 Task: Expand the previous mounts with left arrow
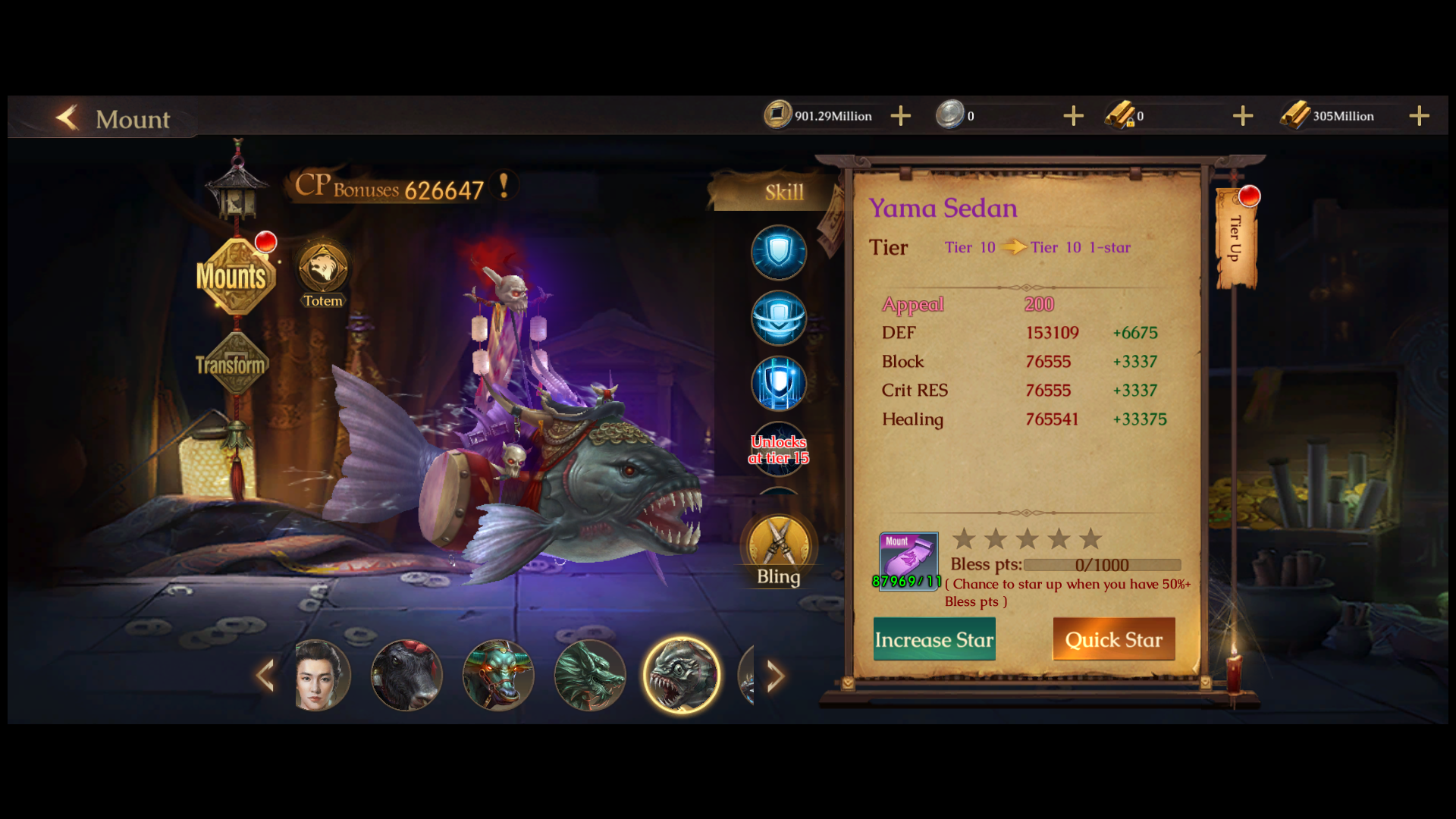point(265,675)
